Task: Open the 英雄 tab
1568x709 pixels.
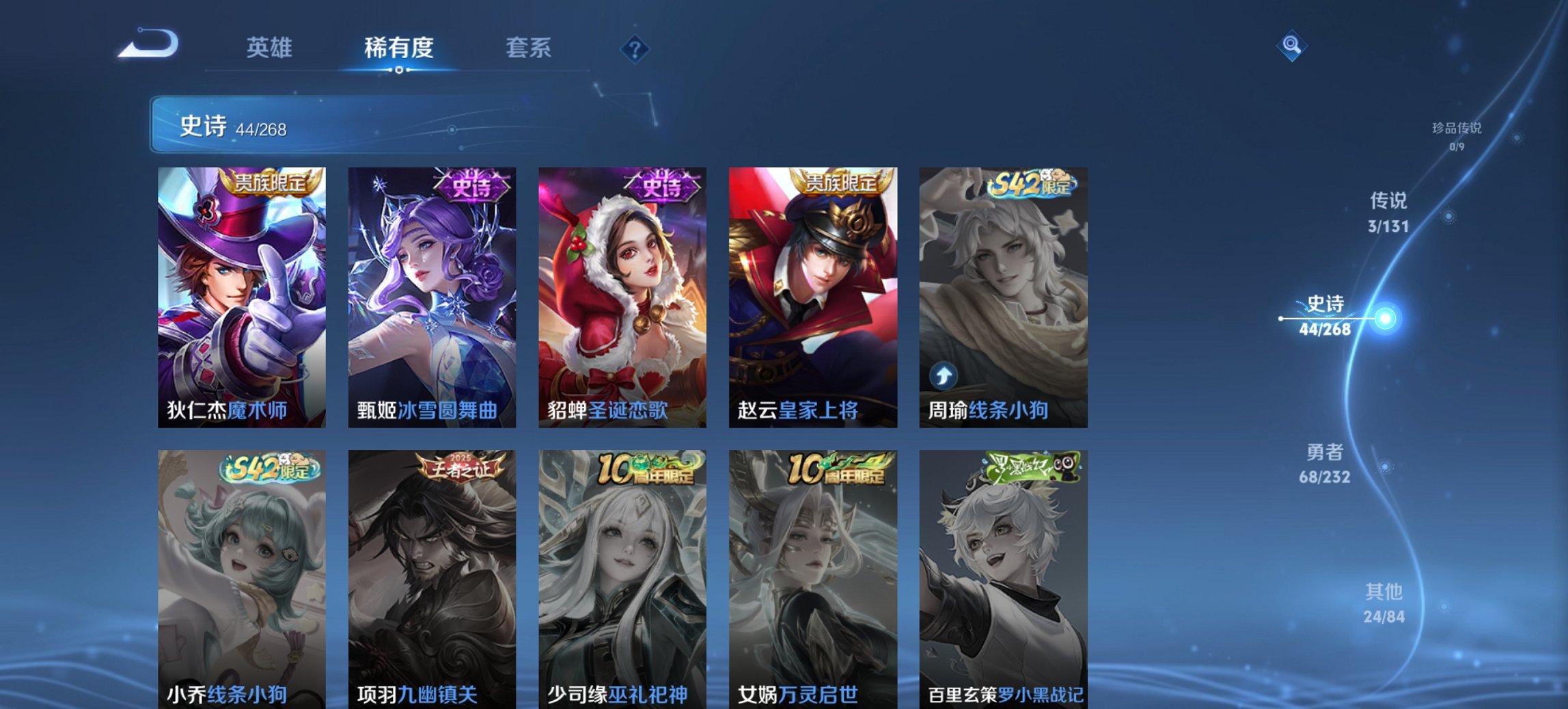Action: click(x=272, y=48)
